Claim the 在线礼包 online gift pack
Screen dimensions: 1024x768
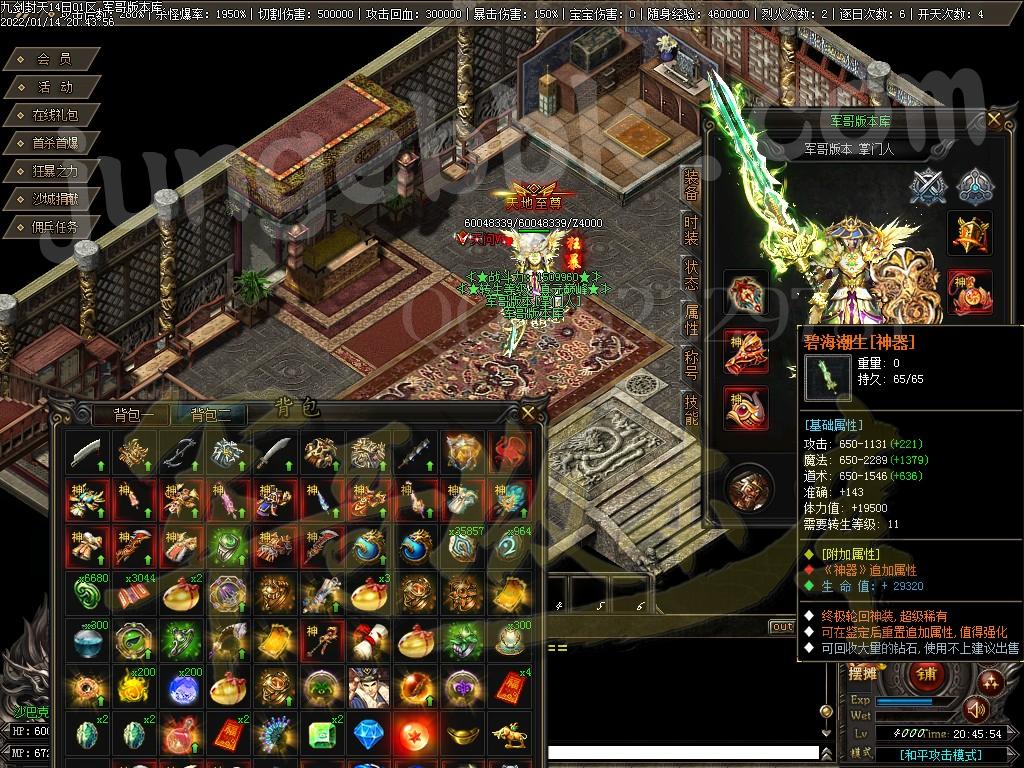pos(54,115)
